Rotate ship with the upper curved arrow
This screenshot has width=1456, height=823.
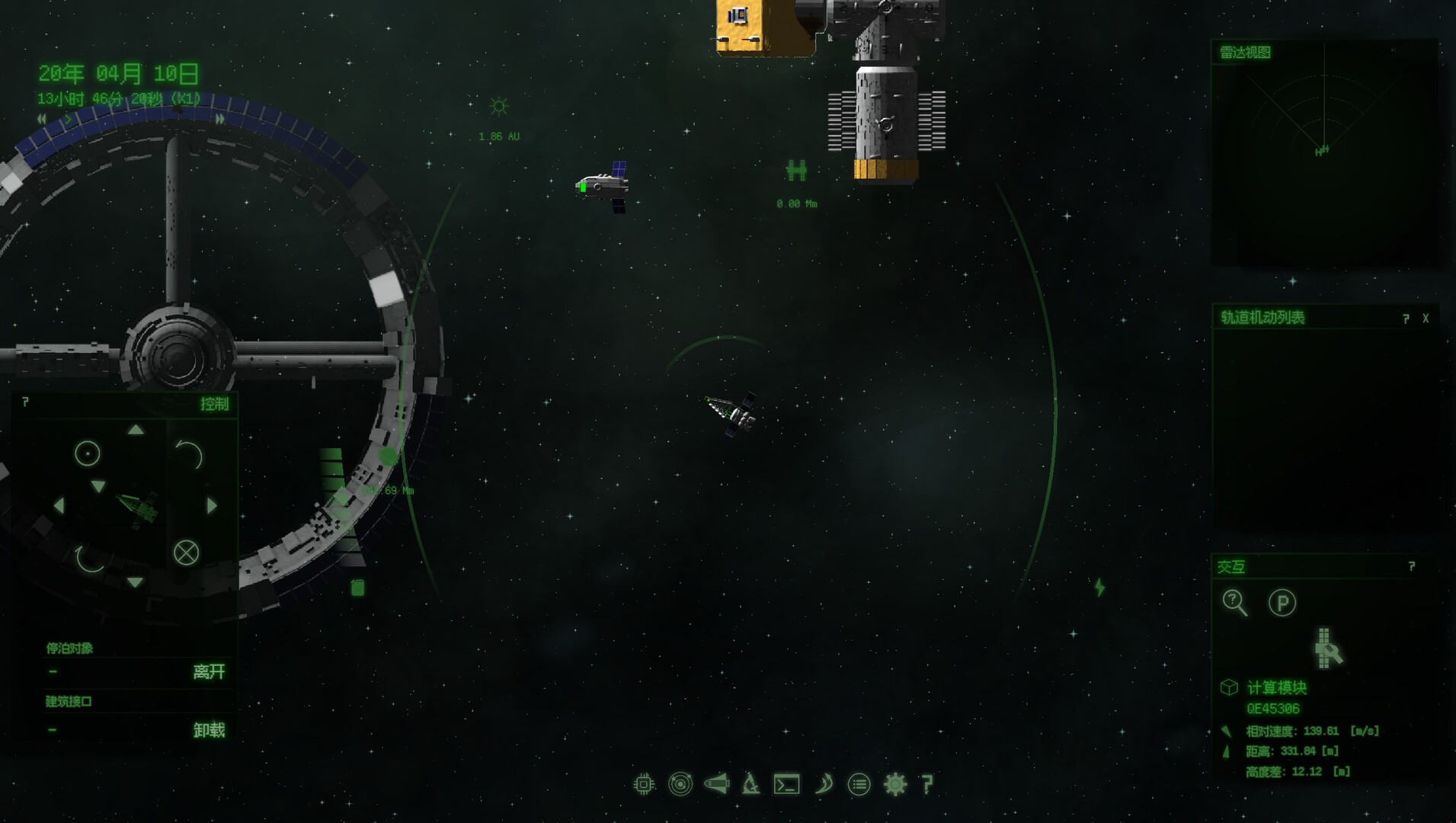tap(189, 455)
